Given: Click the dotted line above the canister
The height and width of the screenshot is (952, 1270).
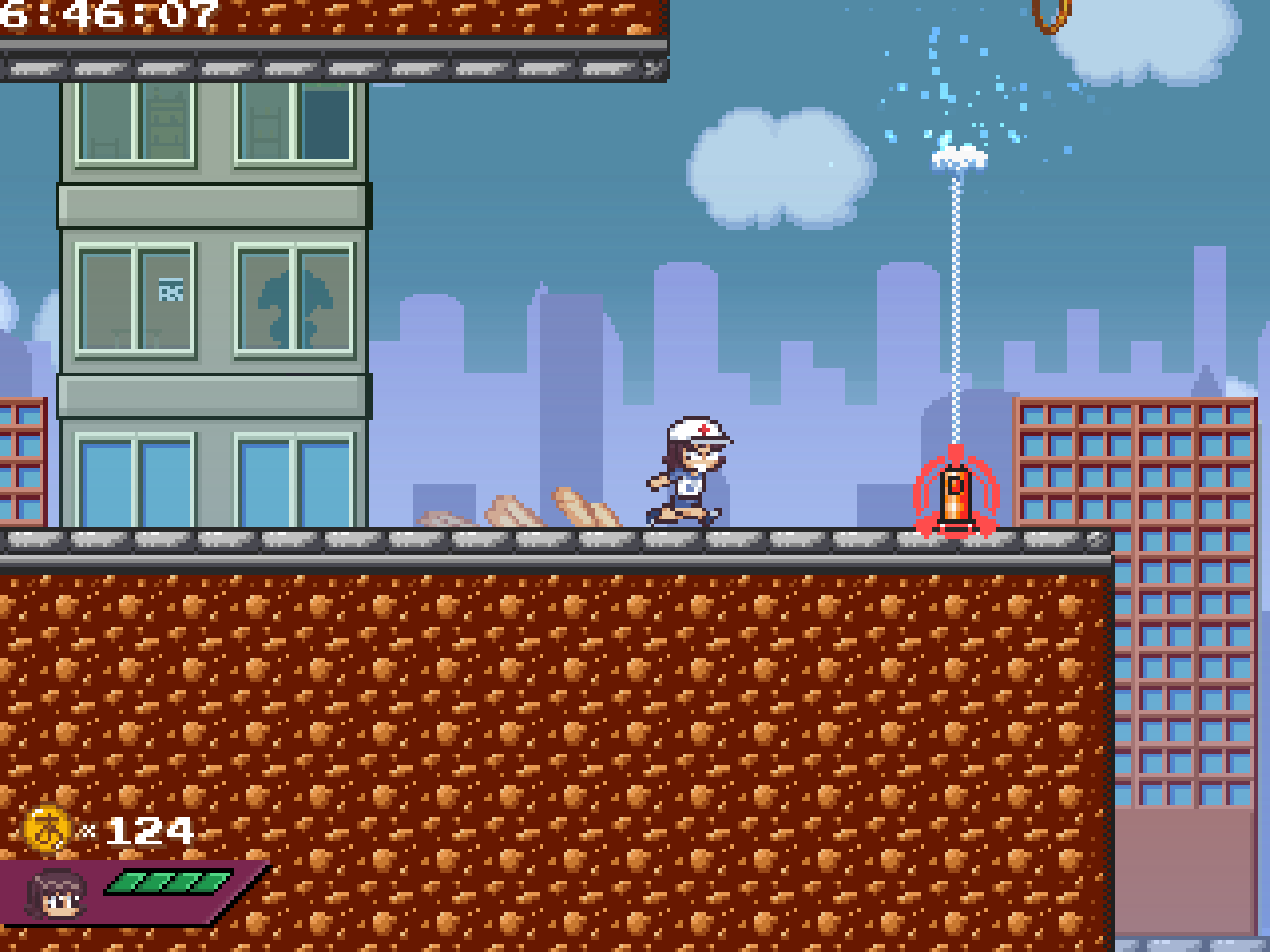Looking at the screenshot, I should coord(955,309).
